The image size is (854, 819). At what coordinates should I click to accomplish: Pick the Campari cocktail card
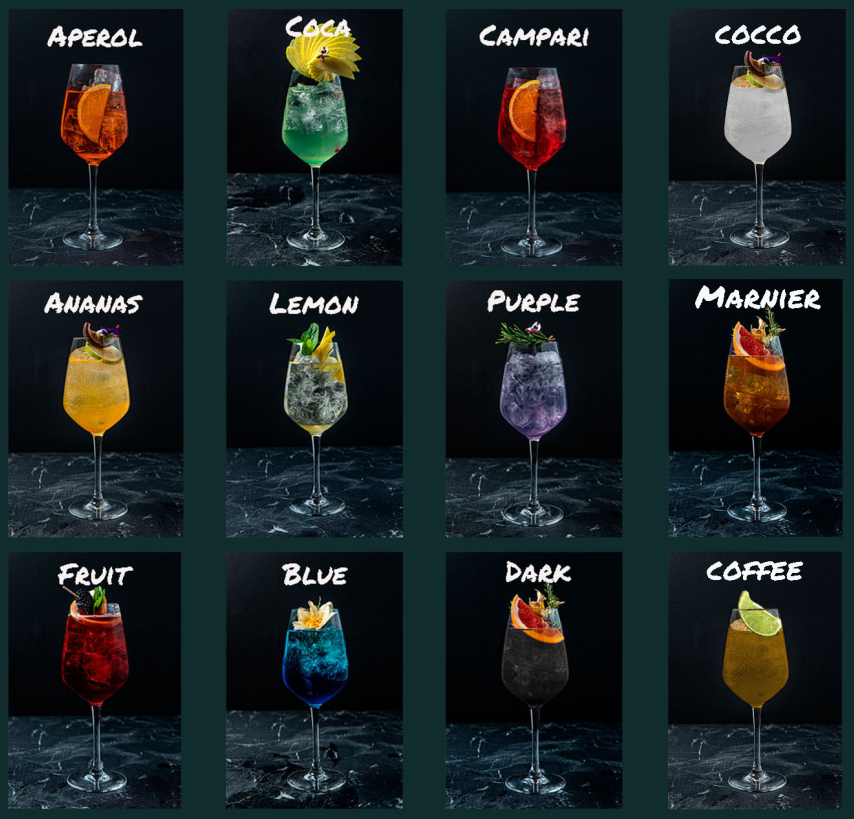(x=533, y=137)
